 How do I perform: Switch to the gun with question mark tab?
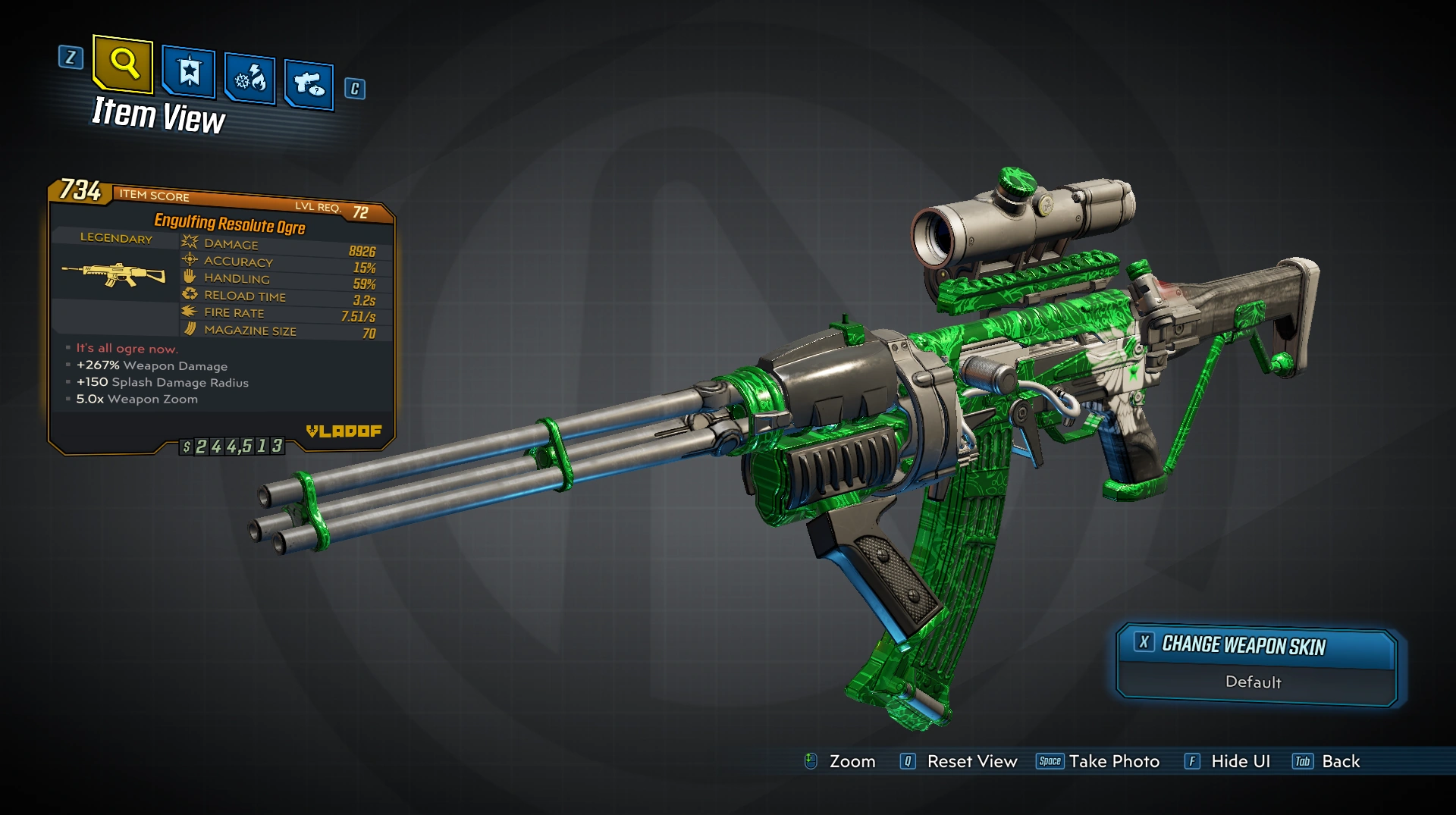309,83
